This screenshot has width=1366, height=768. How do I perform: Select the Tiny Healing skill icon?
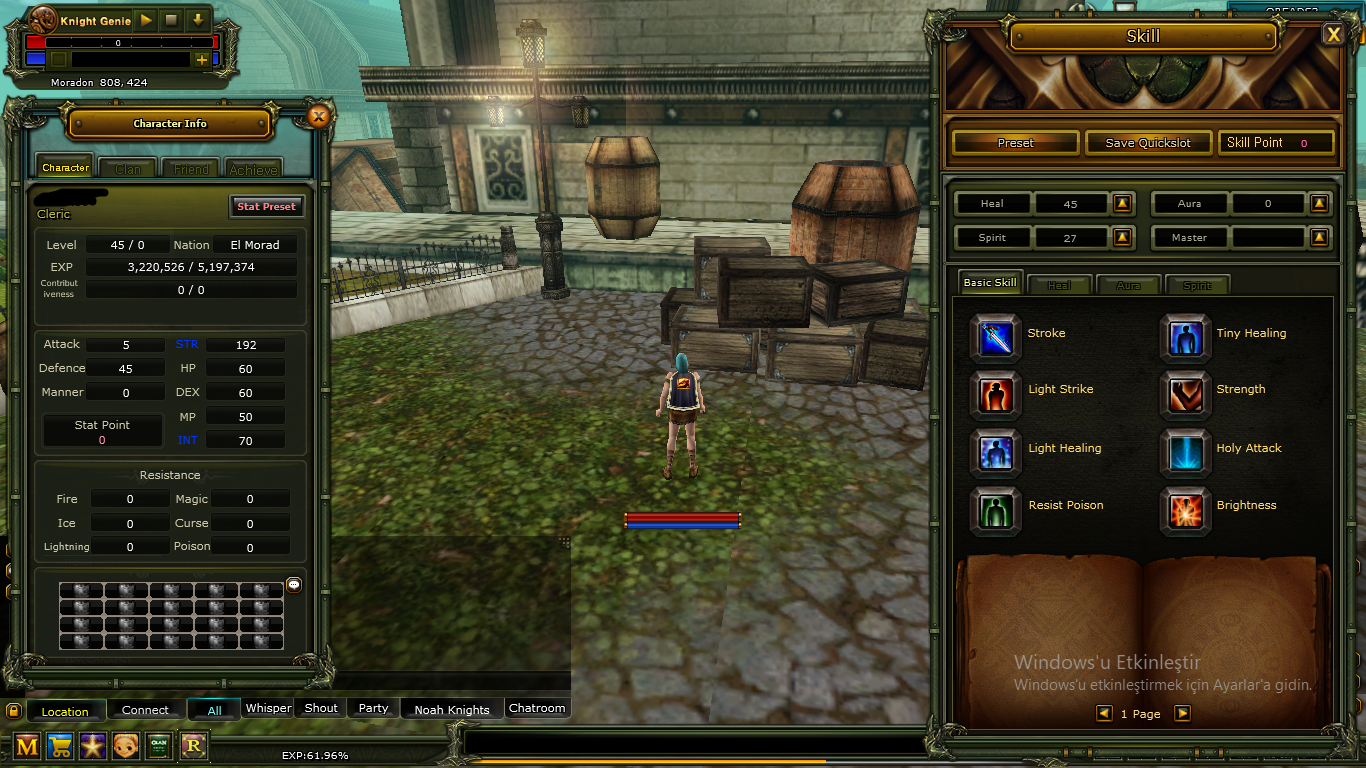(x=1185, y=337)
